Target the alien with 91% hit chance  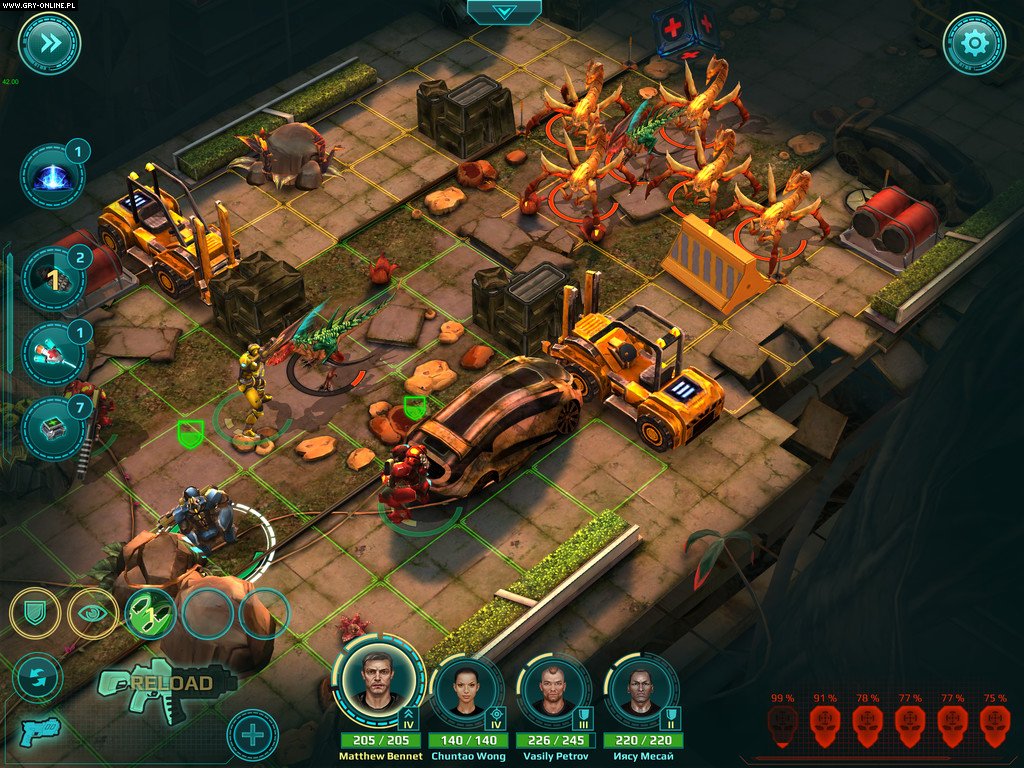point(825,724)
